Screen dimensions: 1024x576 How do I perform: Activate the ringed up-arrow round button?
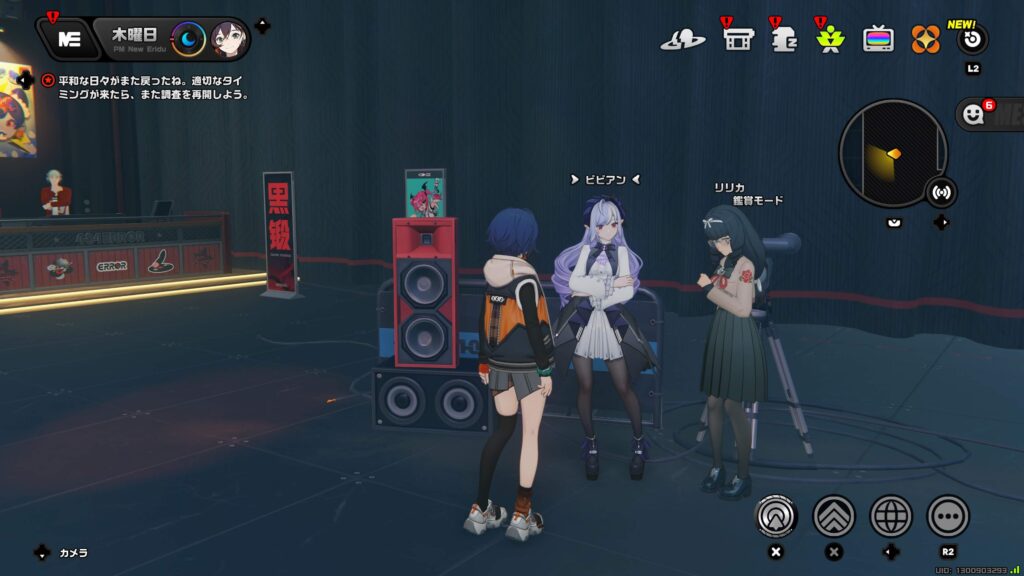click(776, 516)
